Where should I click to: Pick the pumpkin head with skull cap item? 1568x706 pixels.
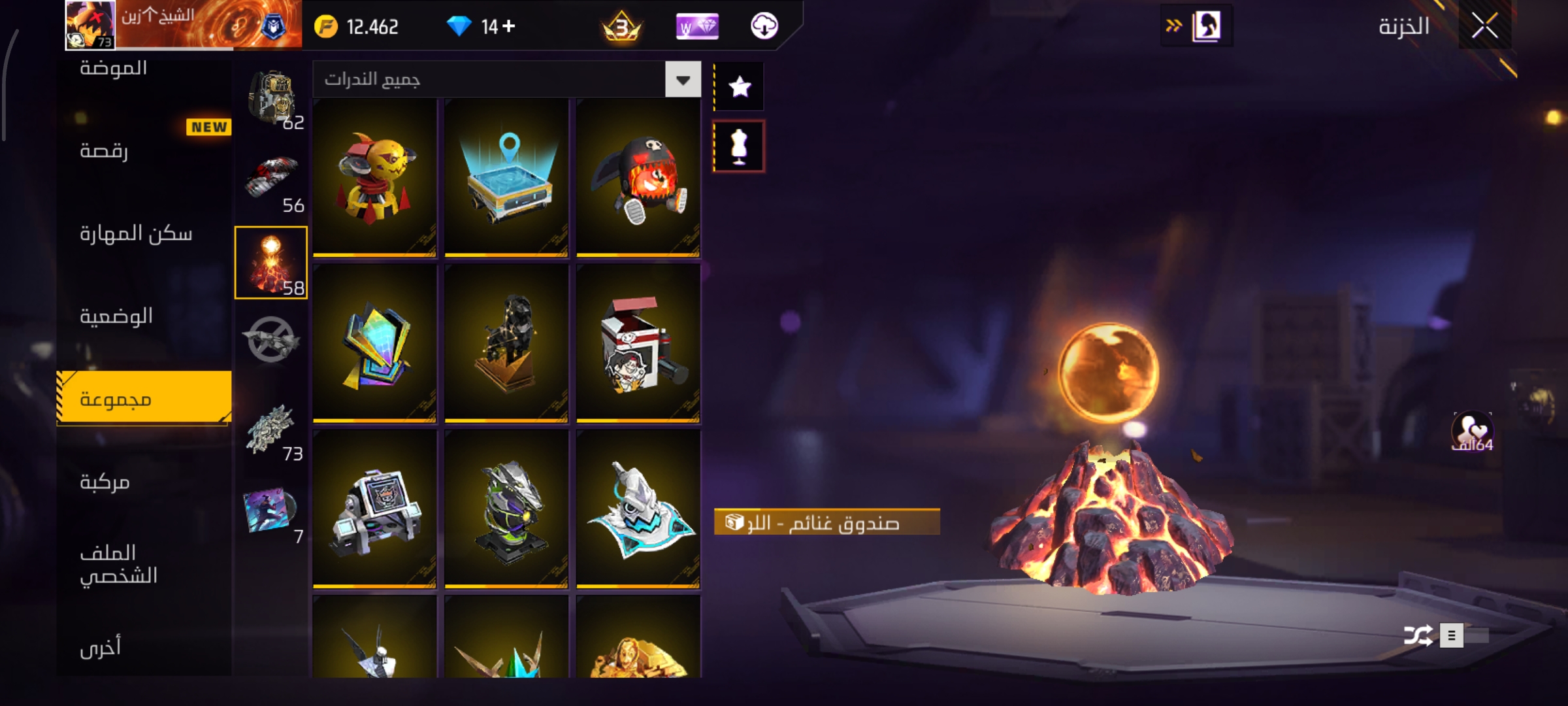[638, 178]
